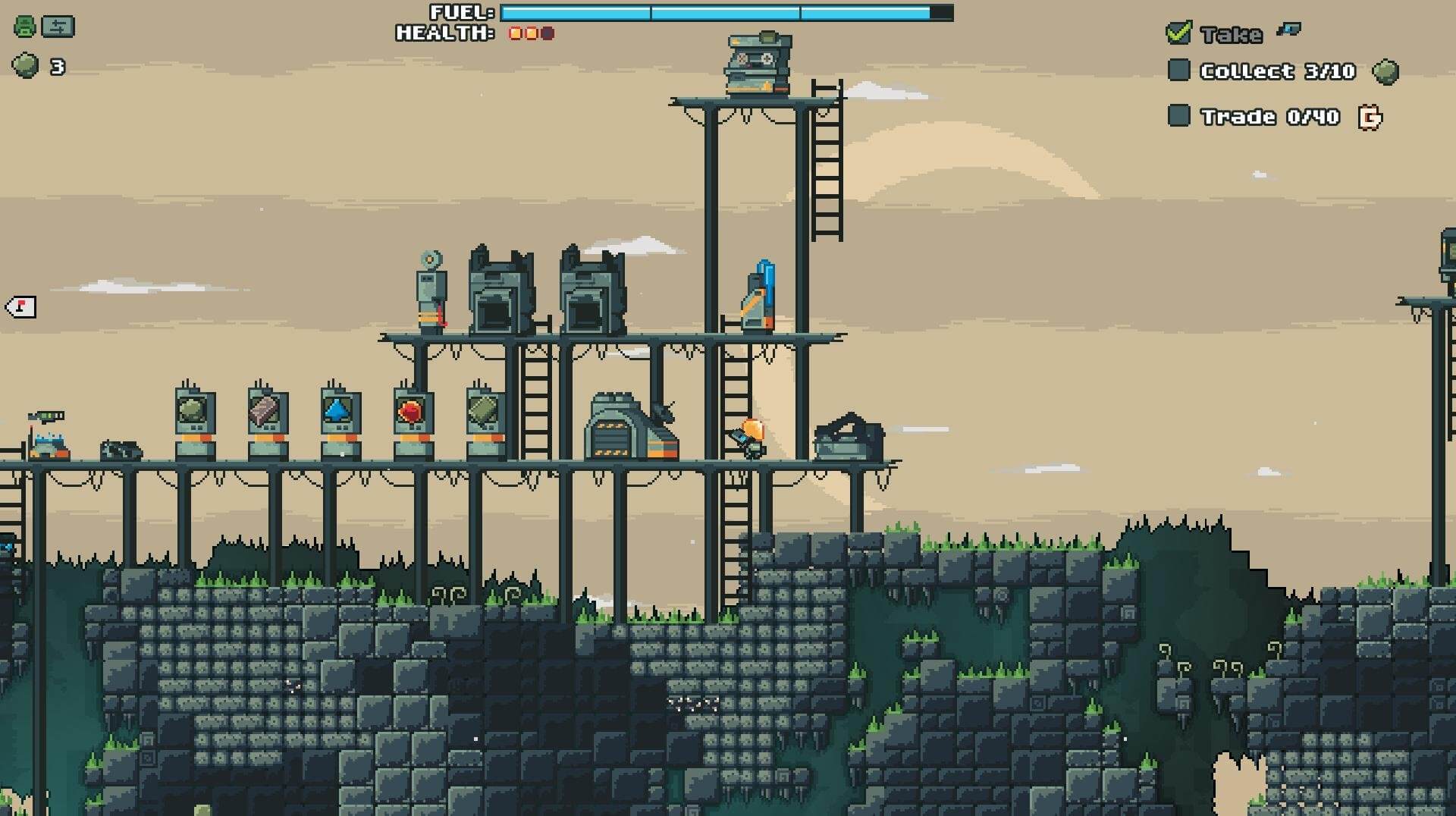Select the Trade 0/40 objective
The width and height of the screenshot is (1456, 816).
1270,117
